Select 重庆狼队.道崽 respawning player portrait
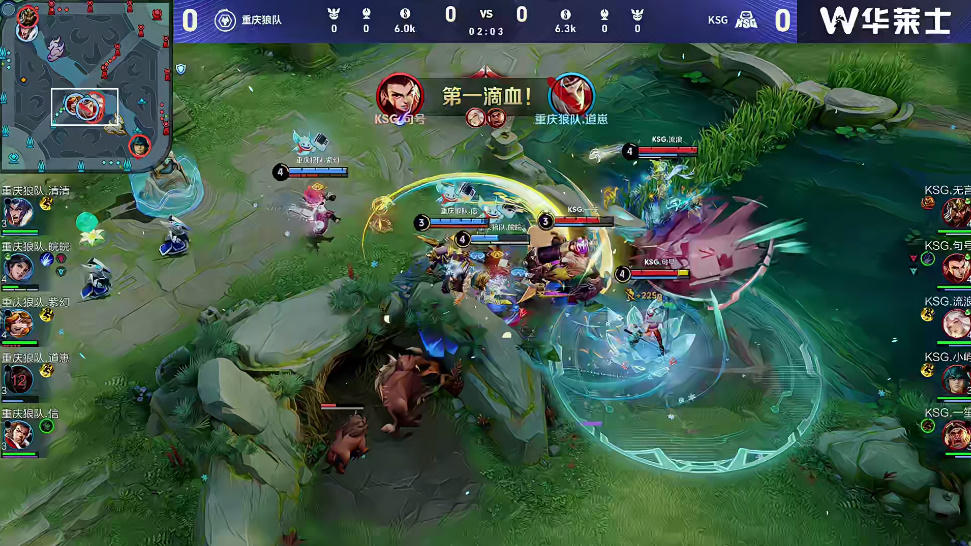Screen dimensions: 971x546 click(x=17, y=379)
